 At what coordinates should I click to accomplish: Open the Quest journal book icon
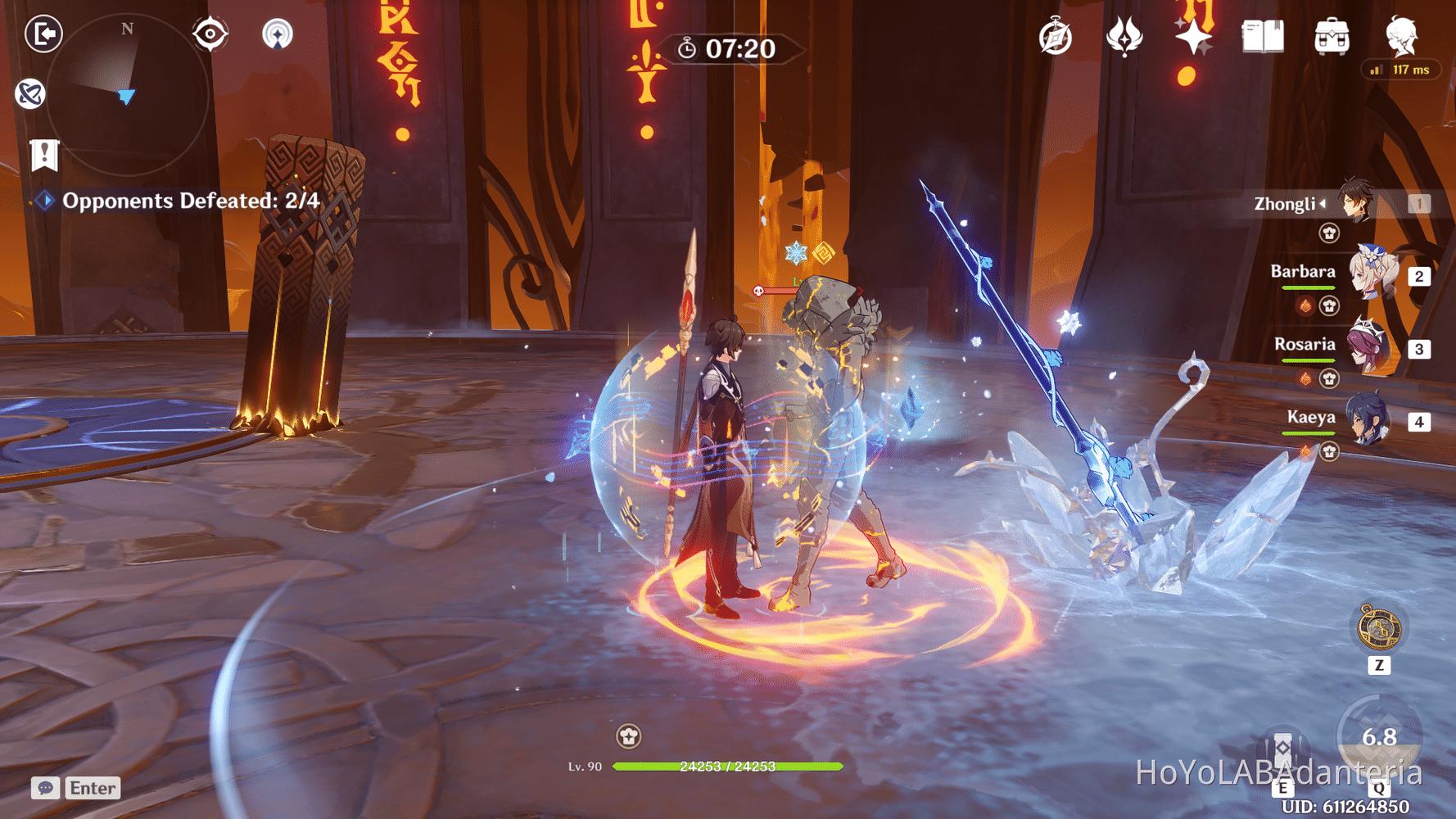[x=1261, y=36]
